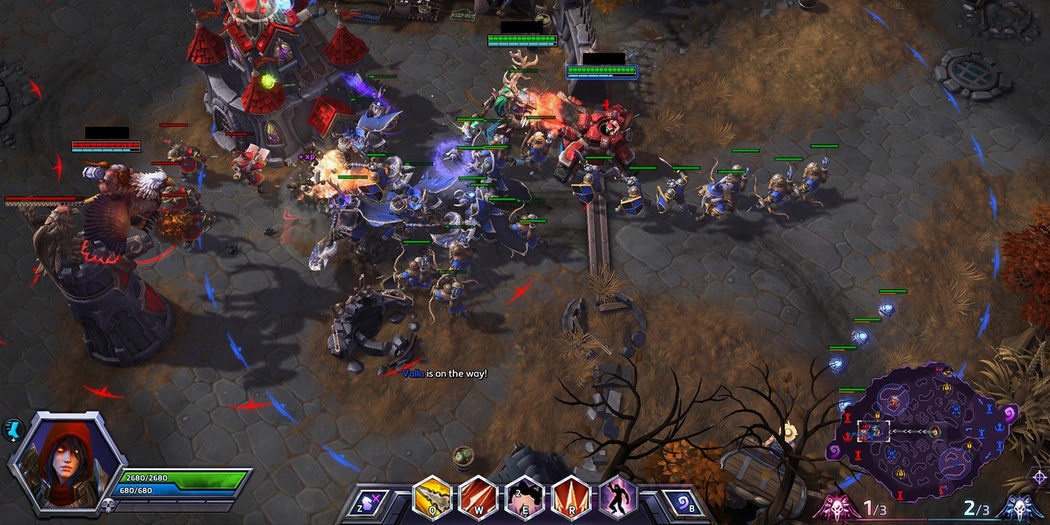Image resolution: width=1050 pixels, height=525 pixels.
Task: Open the blue boot talent icon
Action: (13, 427)
